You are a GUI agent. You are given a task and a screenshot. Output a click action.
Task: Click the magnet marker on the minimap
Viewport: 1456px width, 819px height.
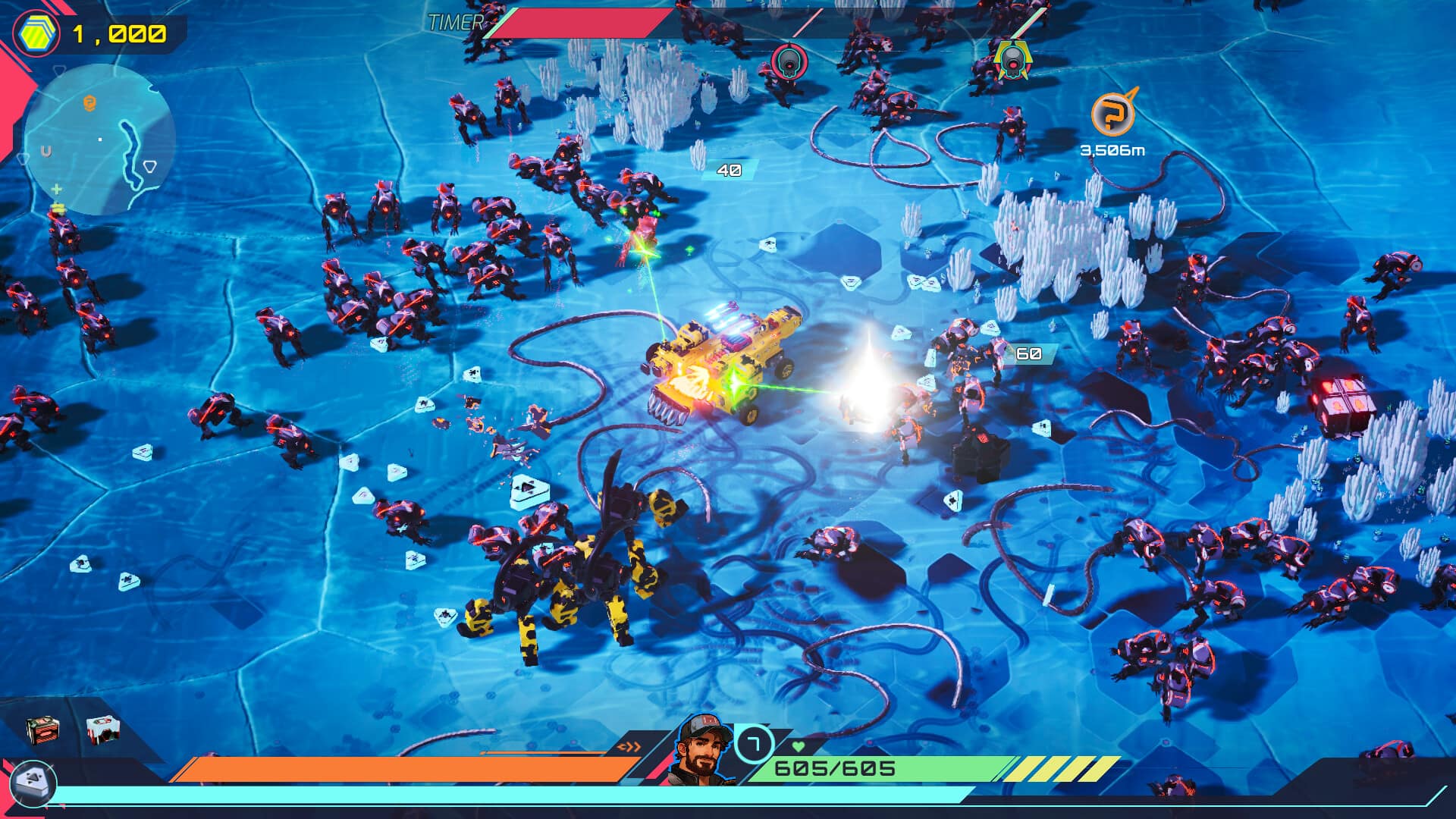point(46,152)
